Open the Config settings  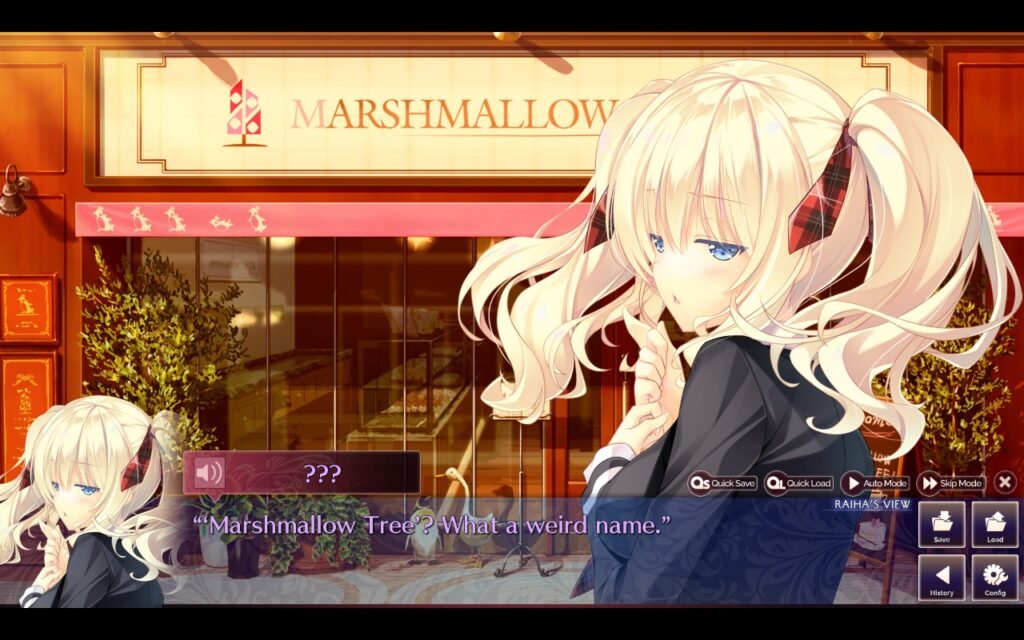coord(995,578)
